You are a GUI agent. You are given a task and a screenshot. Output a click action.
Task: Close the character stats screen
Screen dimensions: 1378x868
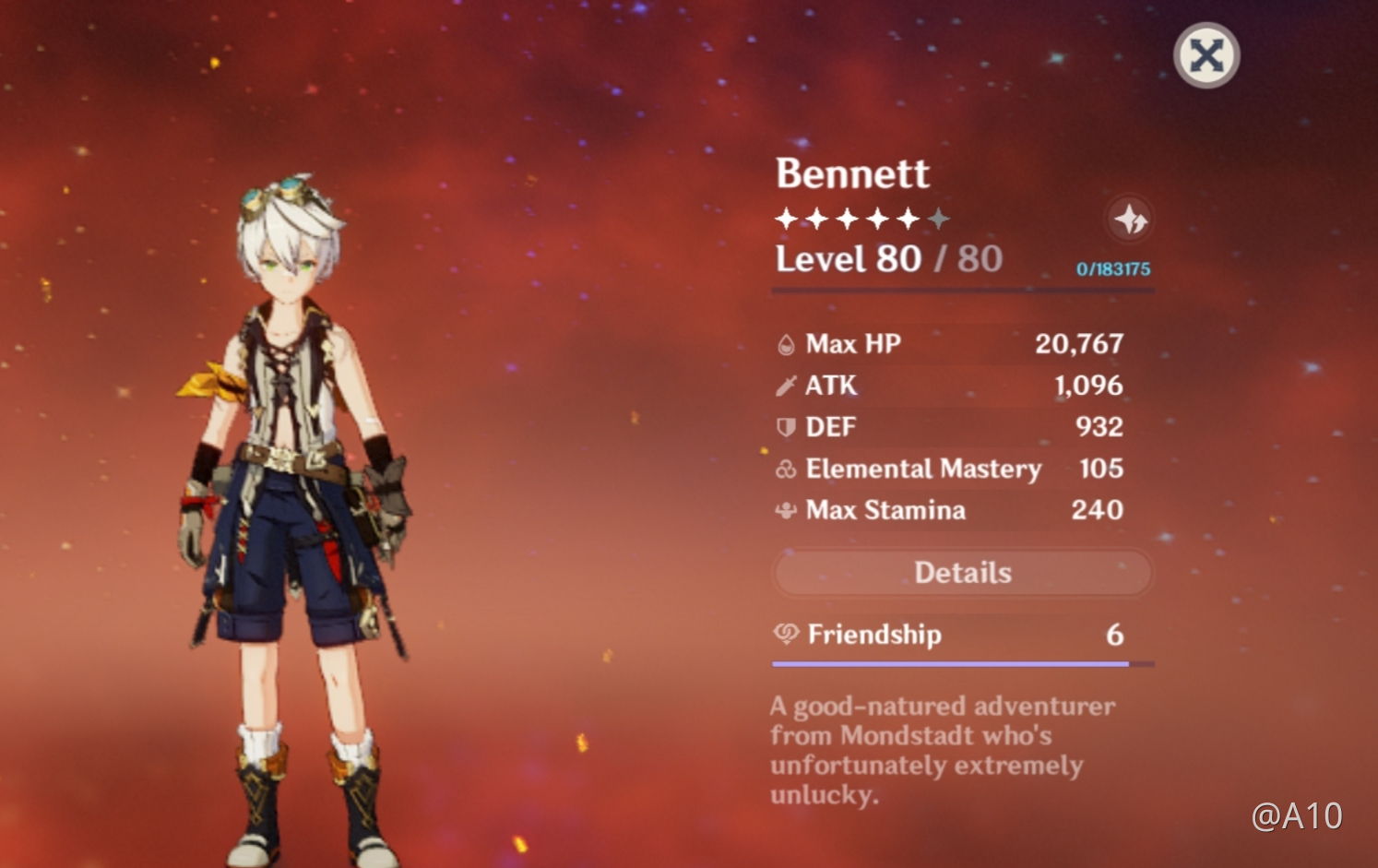(1206, 55)
